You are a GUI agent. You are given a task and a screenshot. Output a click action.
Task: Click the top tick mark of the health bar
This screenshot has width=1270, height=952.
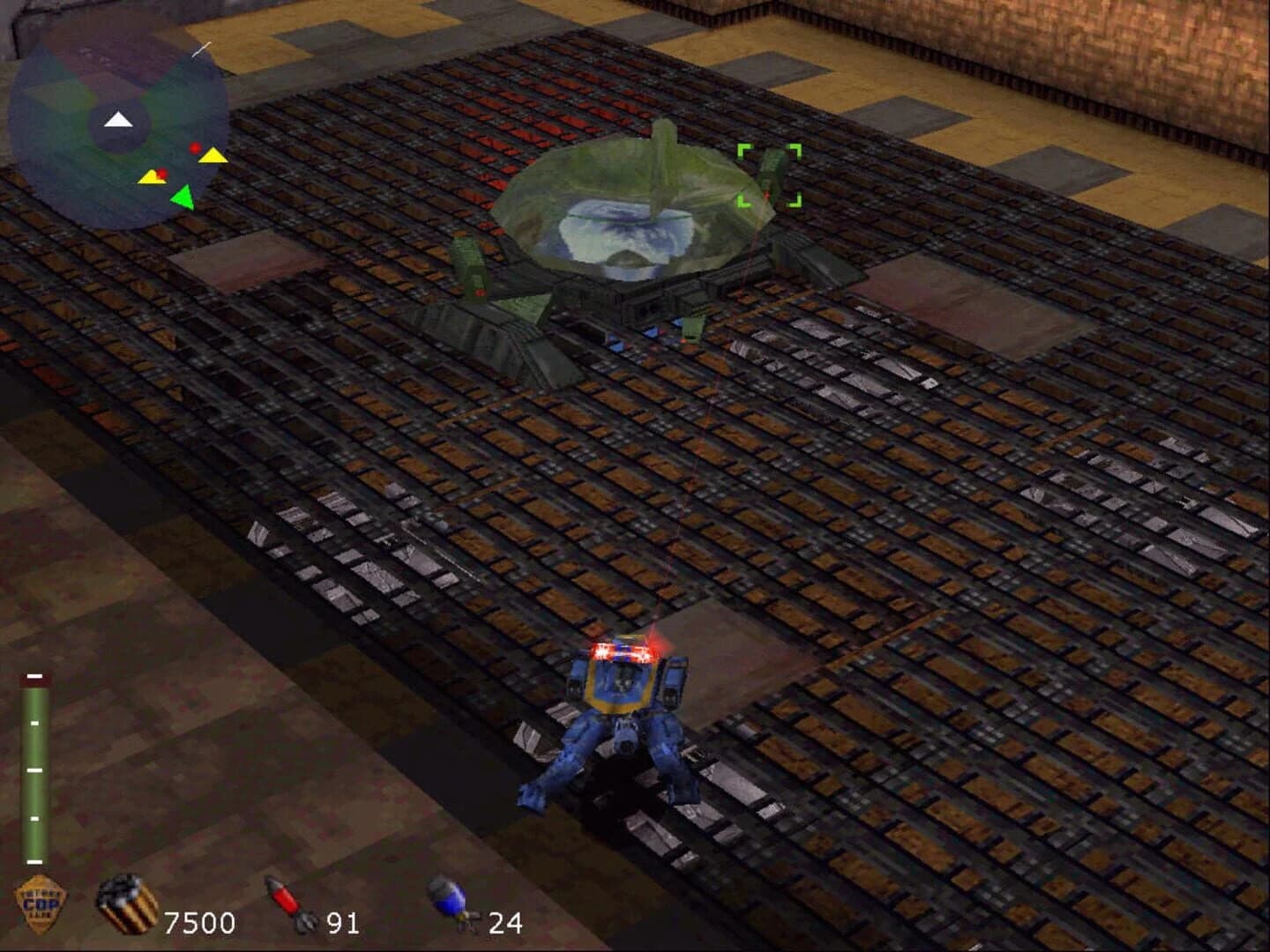pyautogui.click(x=35, y=677)
